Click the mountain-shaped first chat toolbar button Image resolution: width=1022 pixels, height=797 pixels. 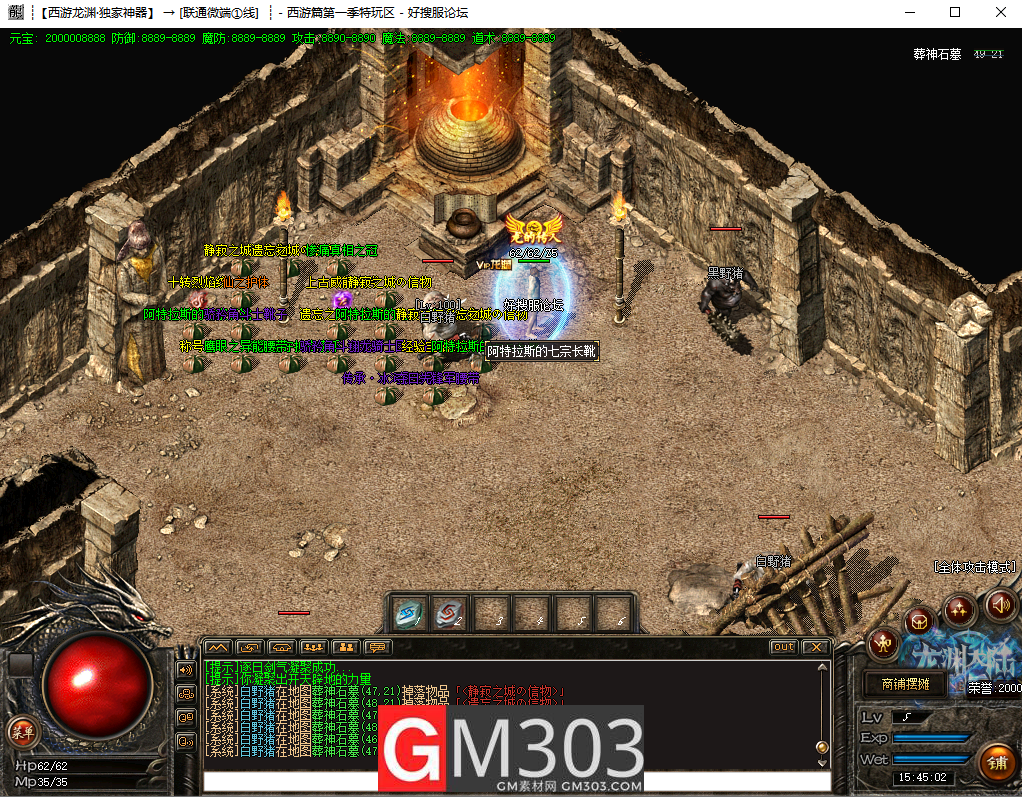coord(217,647)
